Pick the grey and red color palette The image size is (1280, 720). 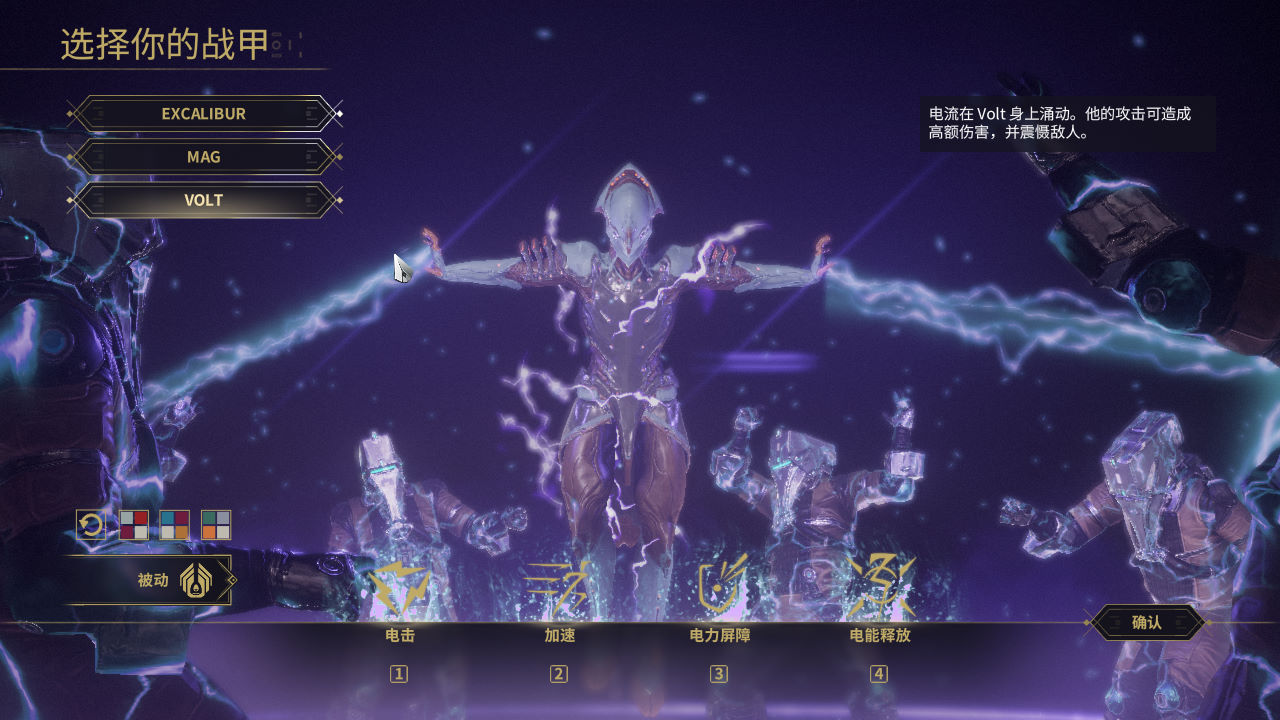[134, 525]
